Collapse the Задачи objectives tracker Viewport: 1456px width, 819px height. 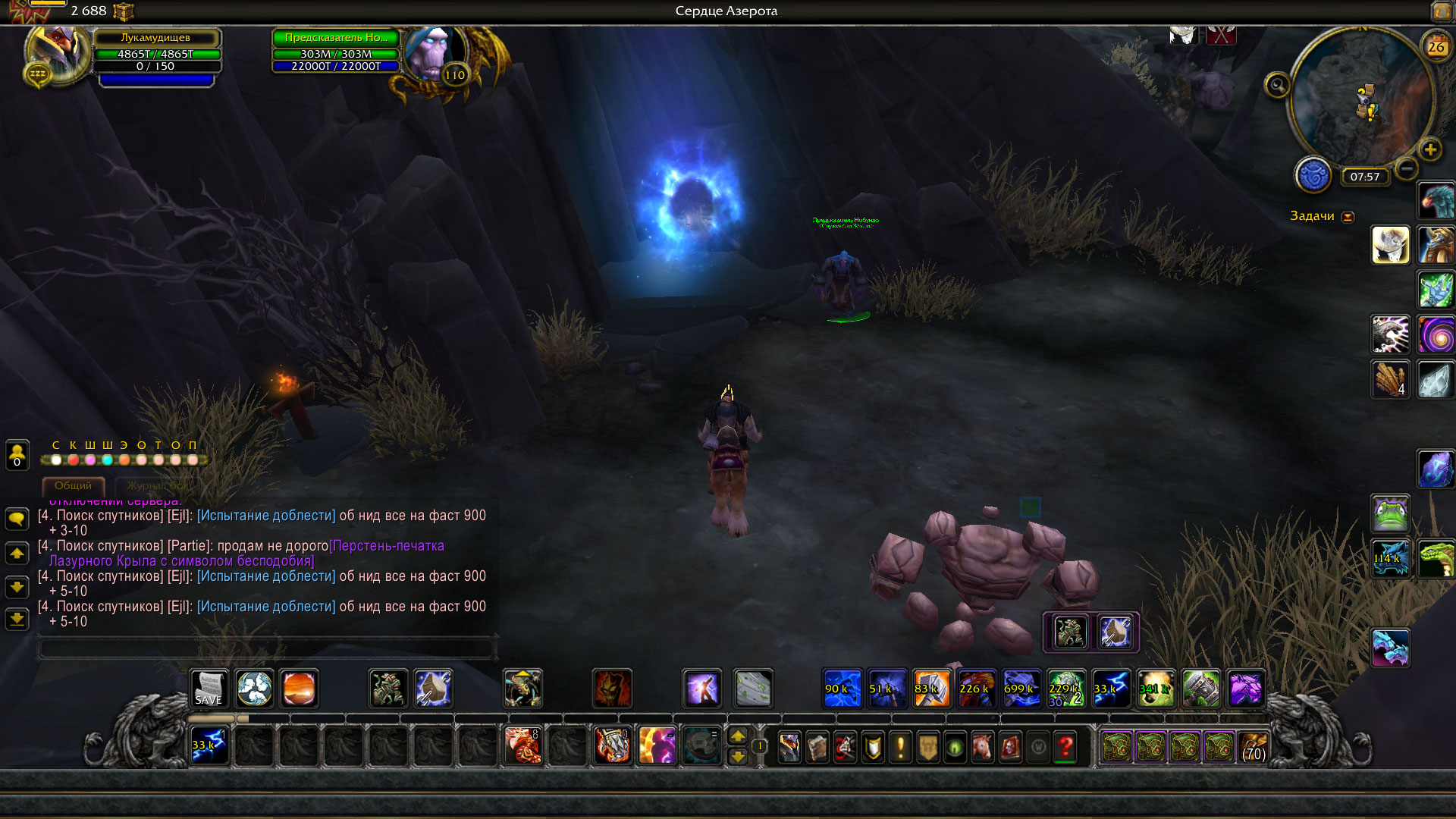[x=1348, y=217]
